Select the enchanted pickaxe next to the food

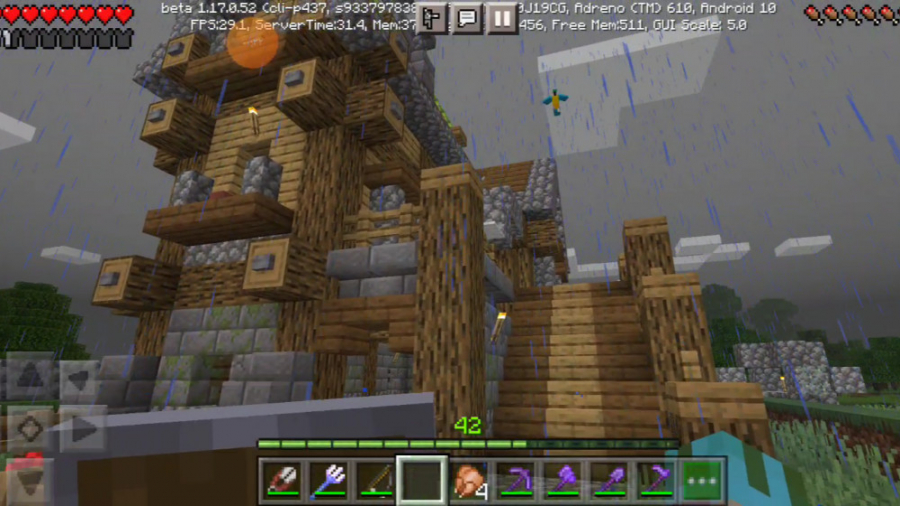[516, 481]
